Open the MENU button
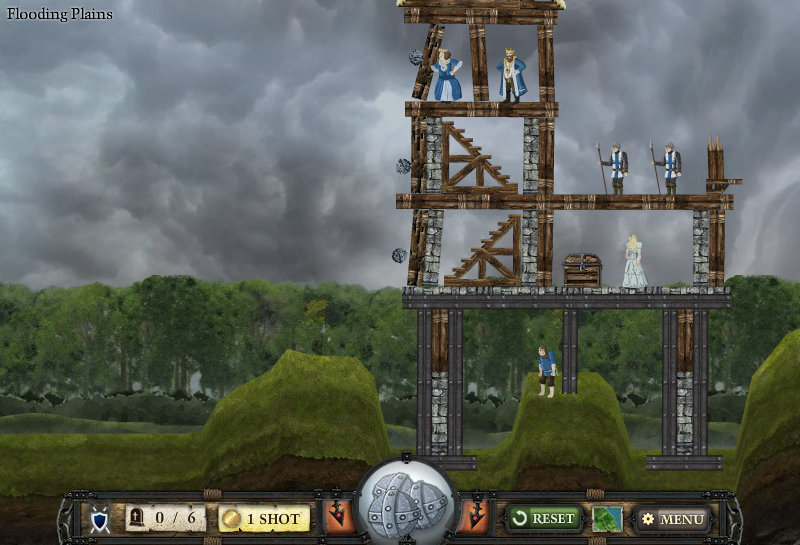Viewport: 800px width, 545px height. coord(673,519)
